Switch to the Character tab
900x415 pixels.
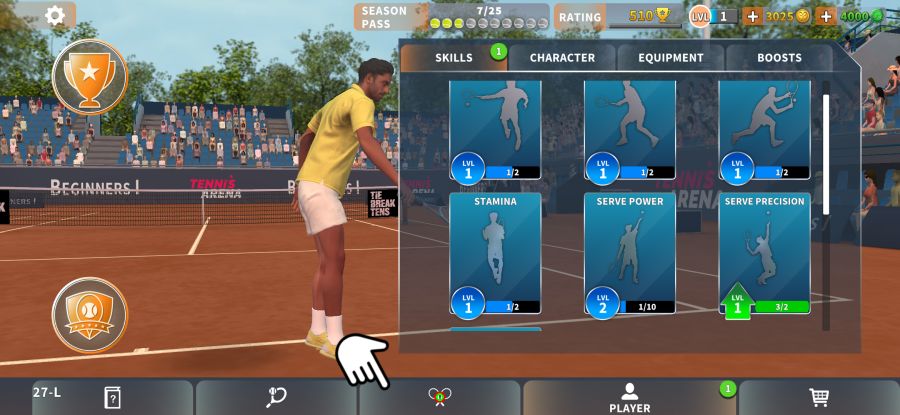(562, 58)
